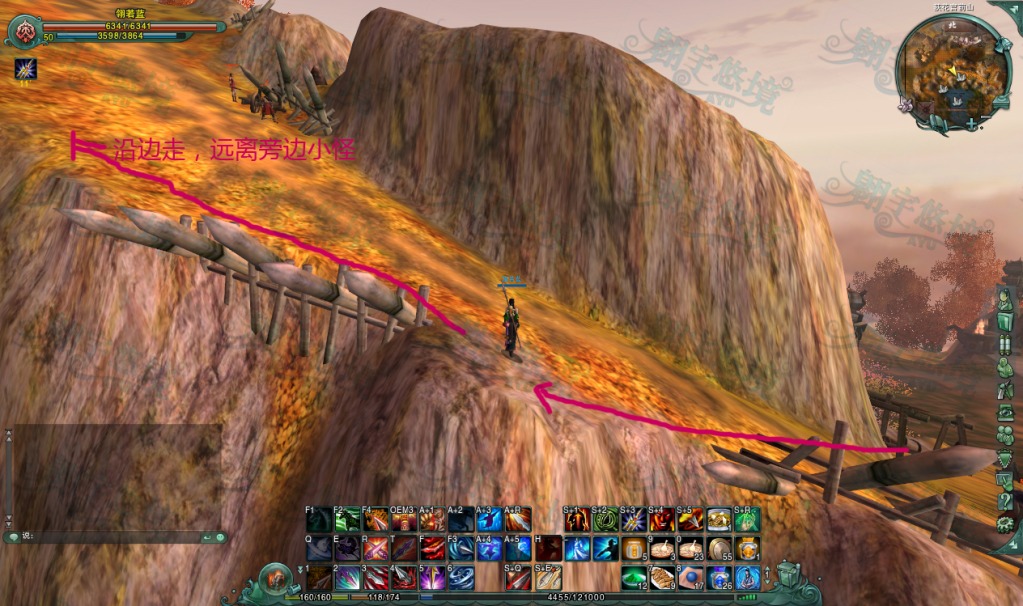Activate the H key dark red skill
The width and height of the screenshot is (1023, 606).
click(548, 549)
